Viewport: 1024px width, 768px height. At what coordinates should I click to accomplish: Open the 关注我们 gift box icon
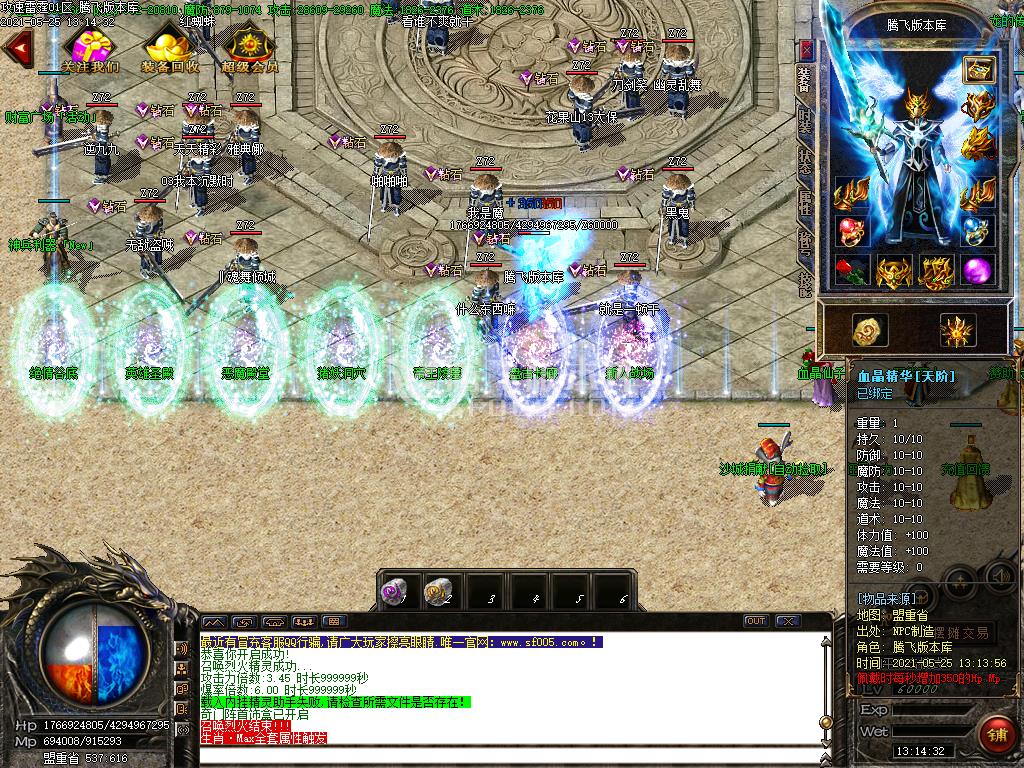pyautogui.click(x=90, y=50)
